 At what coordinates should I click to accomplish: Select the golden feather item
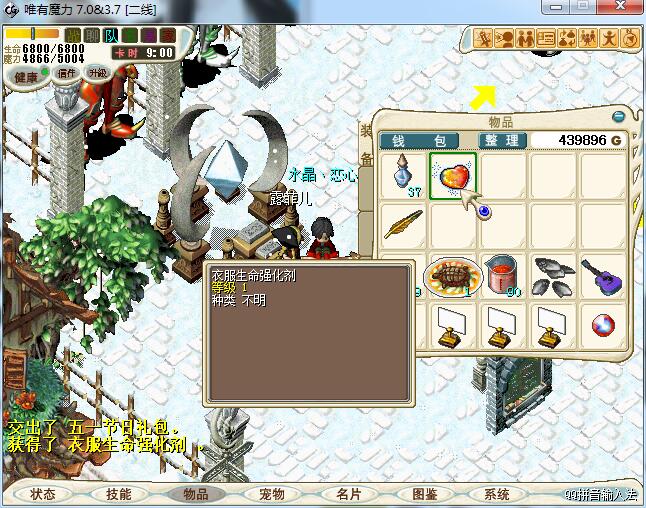click(403, 223)
